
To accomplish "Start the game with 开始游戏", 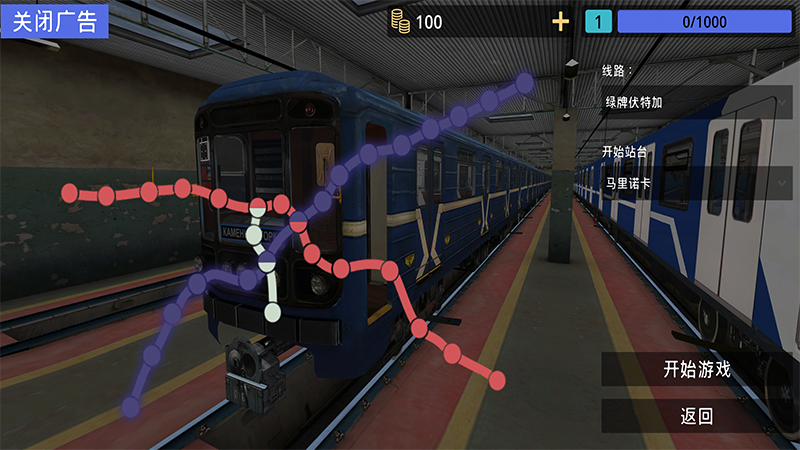I will point(697,368).
